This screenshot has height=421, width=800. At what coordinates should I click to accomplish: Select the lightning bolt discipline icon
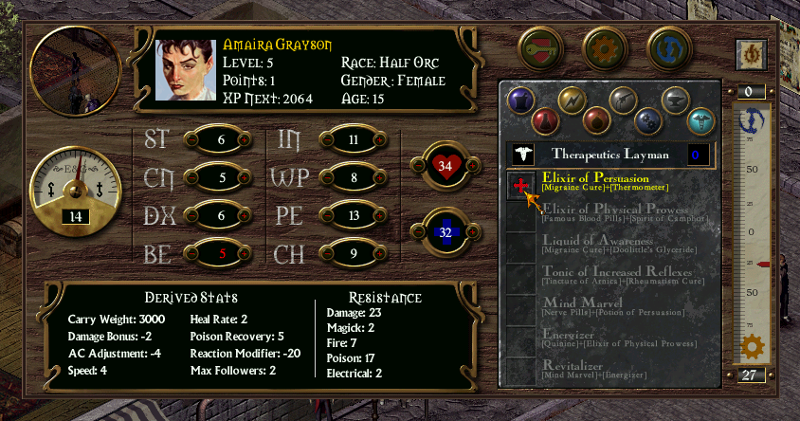[x=570, y=100]
